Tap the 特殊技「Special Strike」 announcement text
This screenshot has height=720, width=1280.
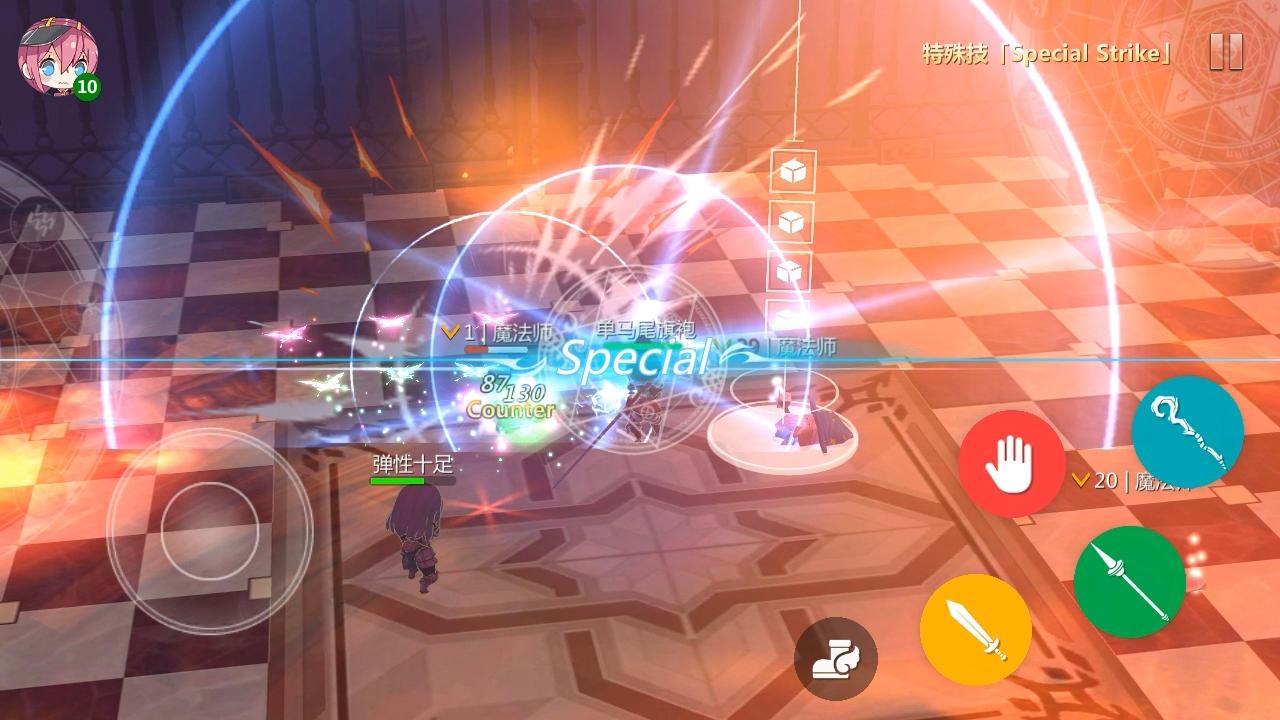(1040, 52)
